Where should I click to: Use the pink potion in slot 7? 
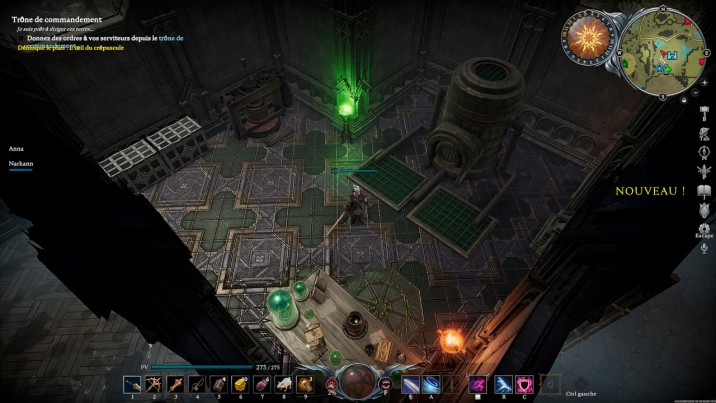261,384
